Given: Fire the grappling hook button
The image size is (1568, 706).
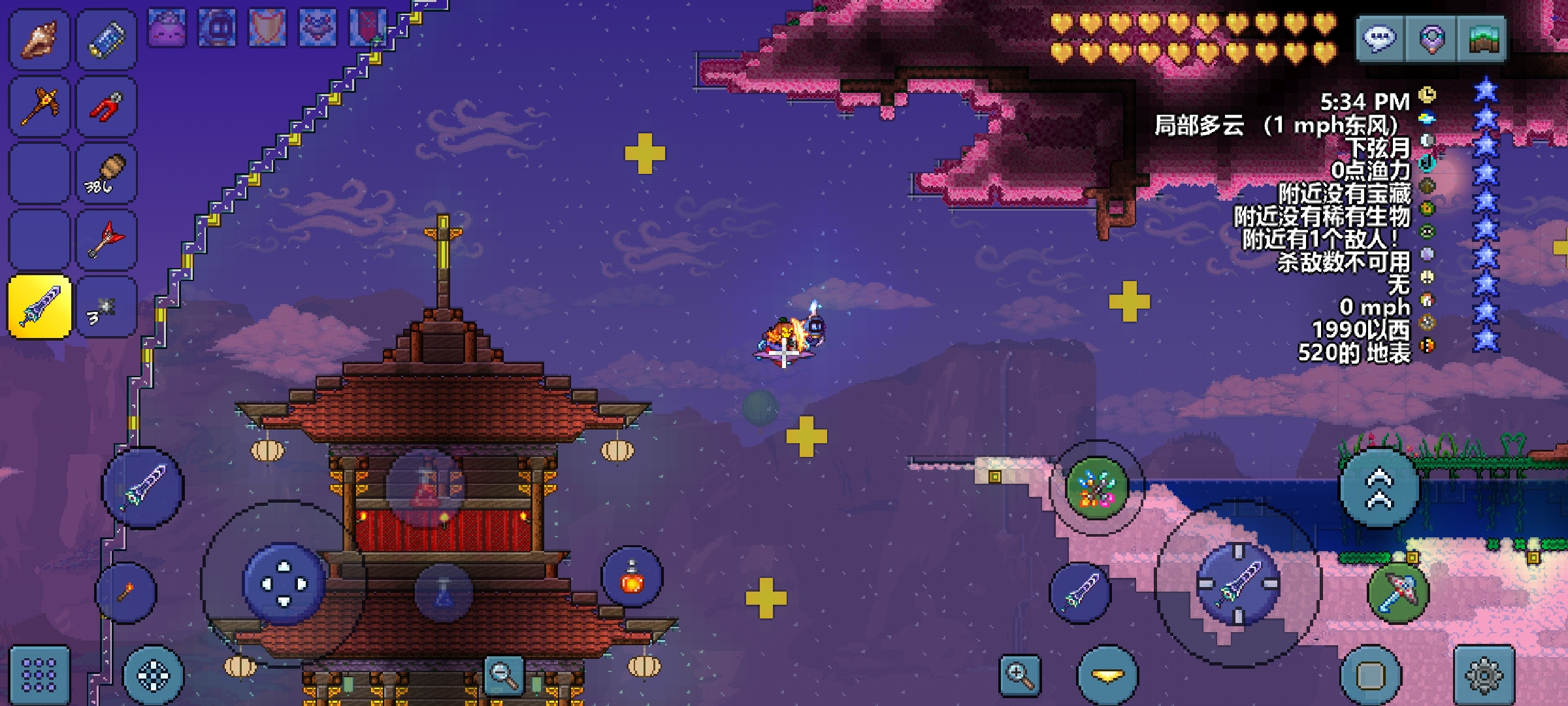Looking at the screenshot, I should tap(1398, 592).
